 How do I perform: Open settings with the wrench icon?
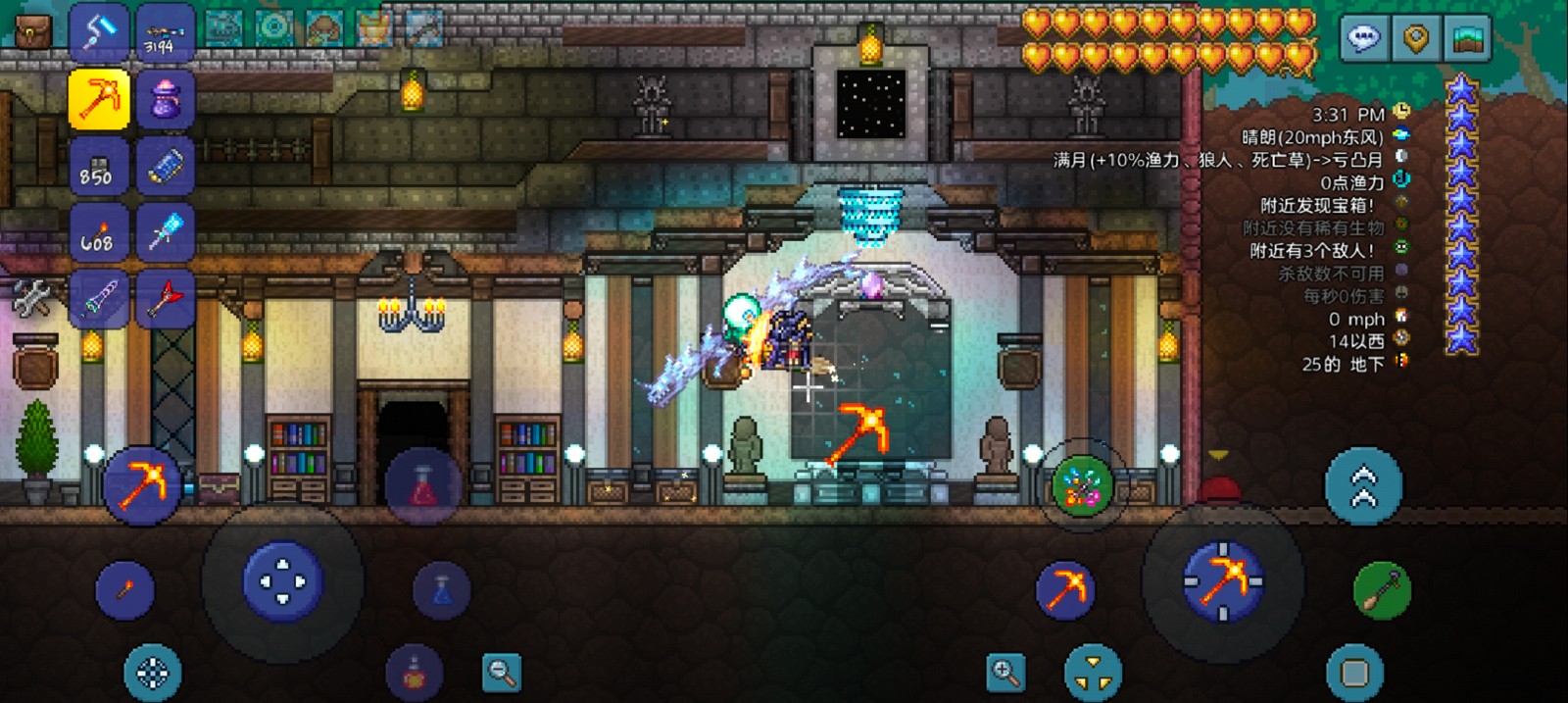point(32,297)
